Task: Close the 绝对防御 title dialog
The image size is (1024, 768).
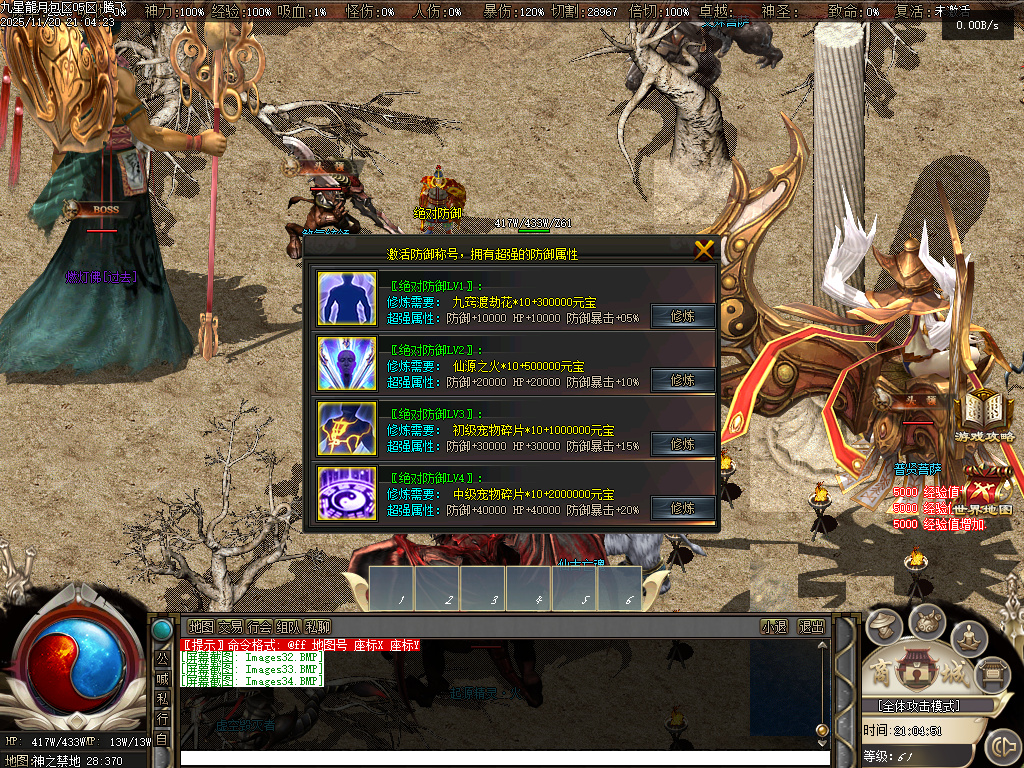Action: pyautogui.click(x=704, y=250)
